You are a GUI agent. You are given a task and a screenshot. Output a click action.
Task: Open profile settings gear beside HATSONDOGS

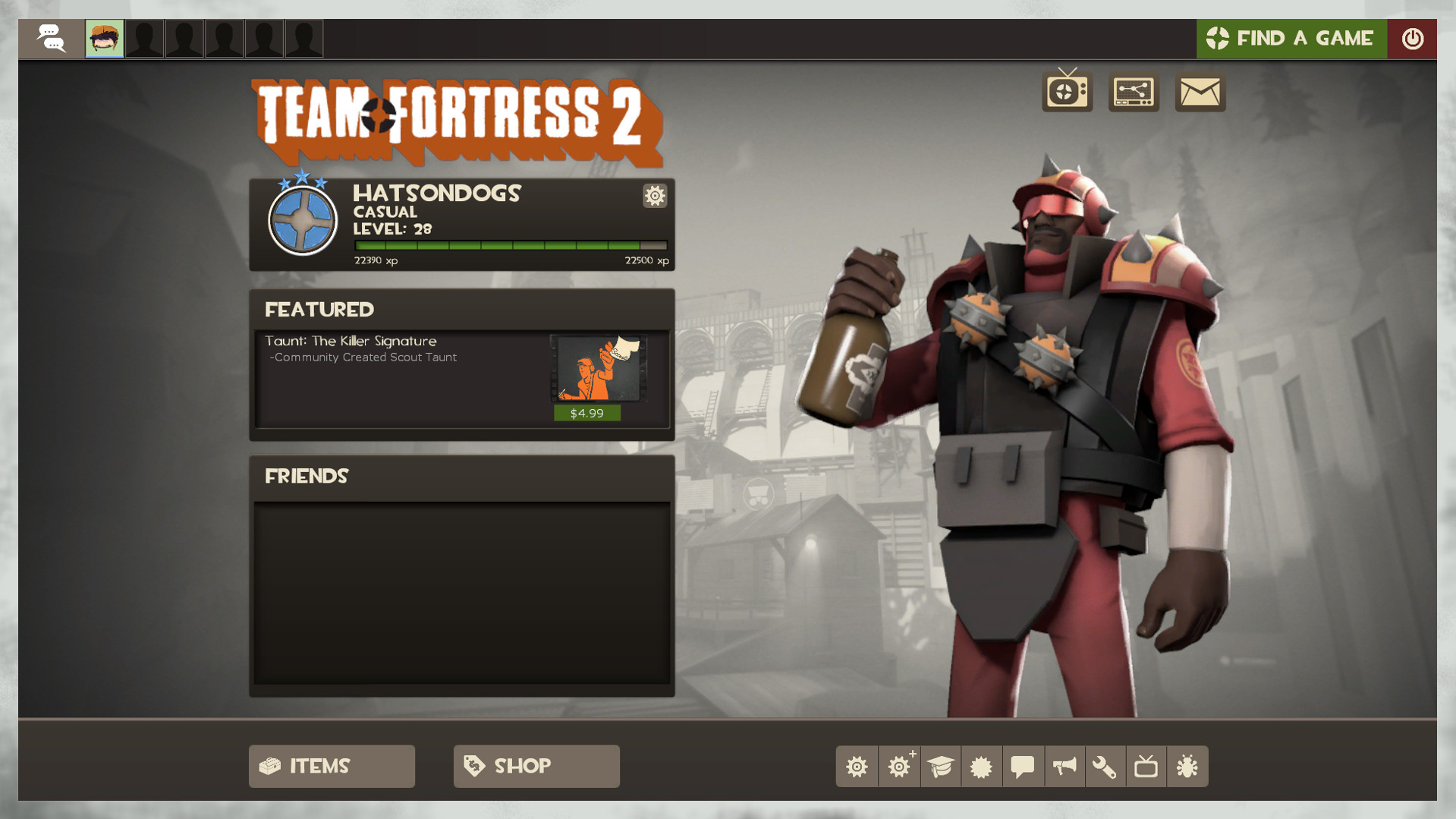(654, 196)
